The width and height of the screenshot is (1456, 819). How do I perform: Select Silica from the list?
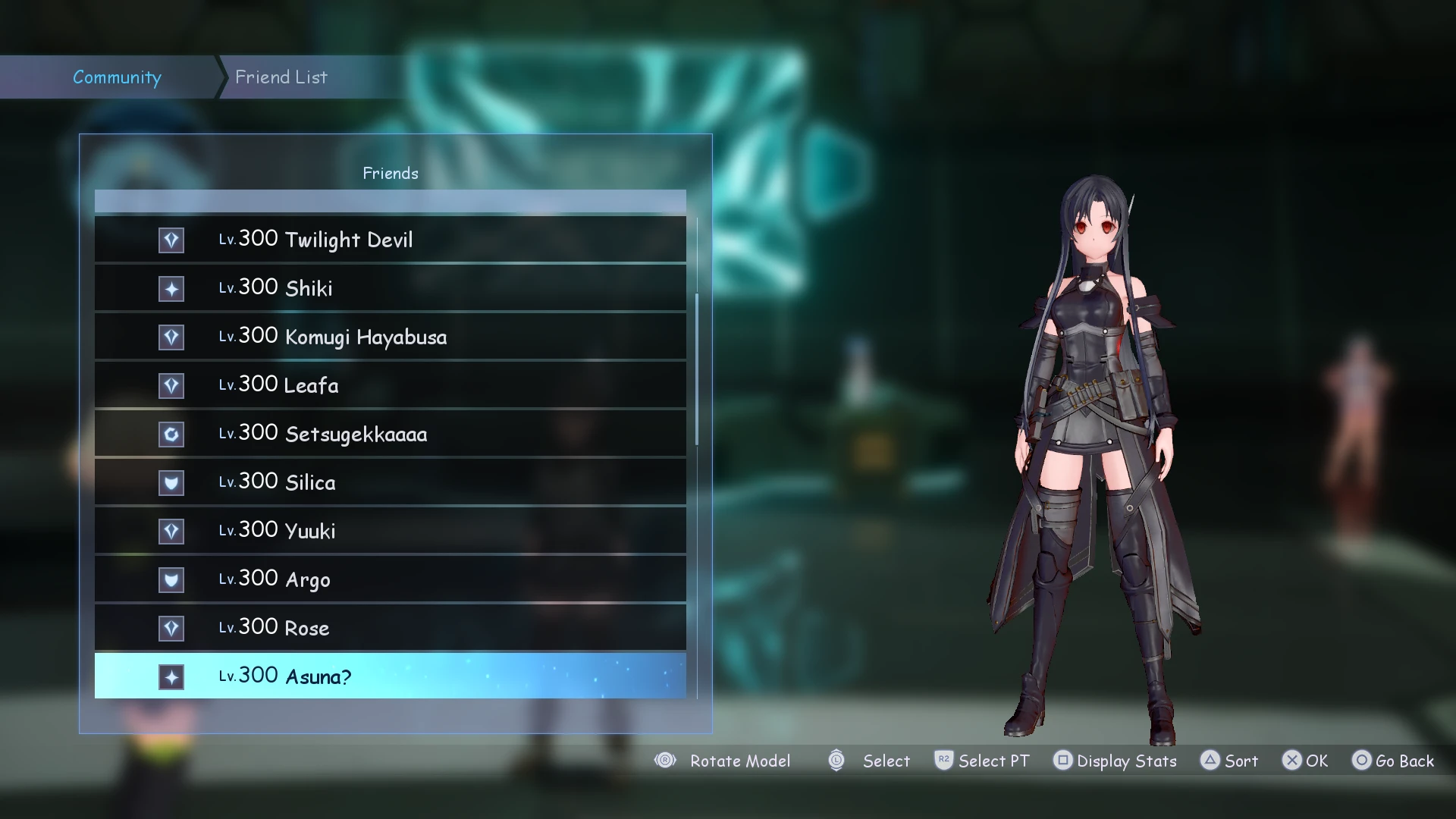coord(390,482)
